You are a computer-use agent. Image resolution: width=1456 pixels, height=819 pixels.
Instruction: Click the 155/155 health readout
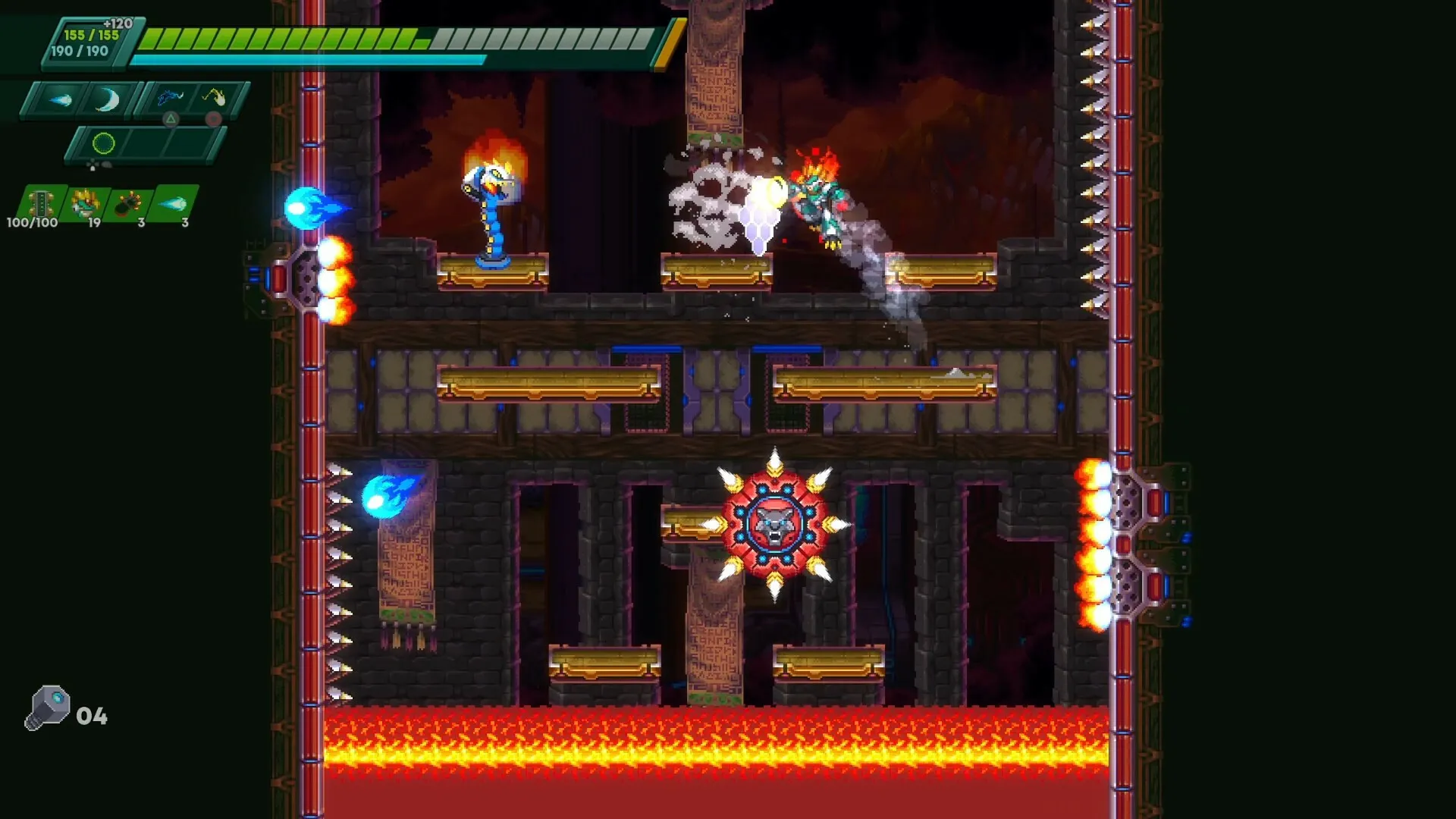90,35
